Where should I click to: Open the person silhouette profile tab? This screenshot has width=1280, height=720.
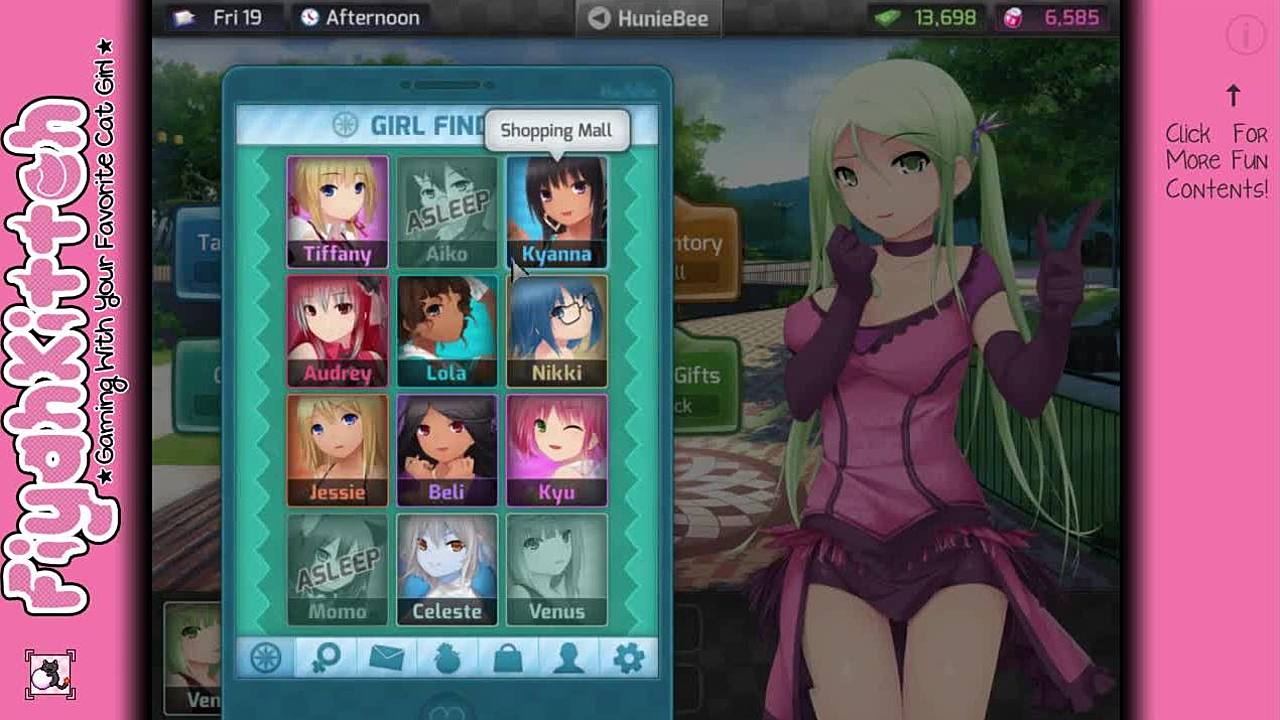tap(568, 658)
